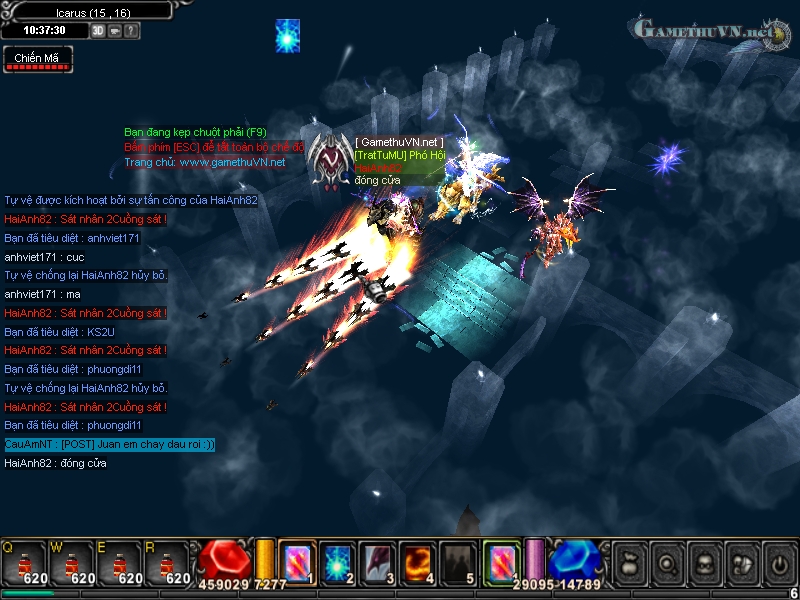Toggle the 3D view button
The image size is (800, 600).
tap(98, 30)
